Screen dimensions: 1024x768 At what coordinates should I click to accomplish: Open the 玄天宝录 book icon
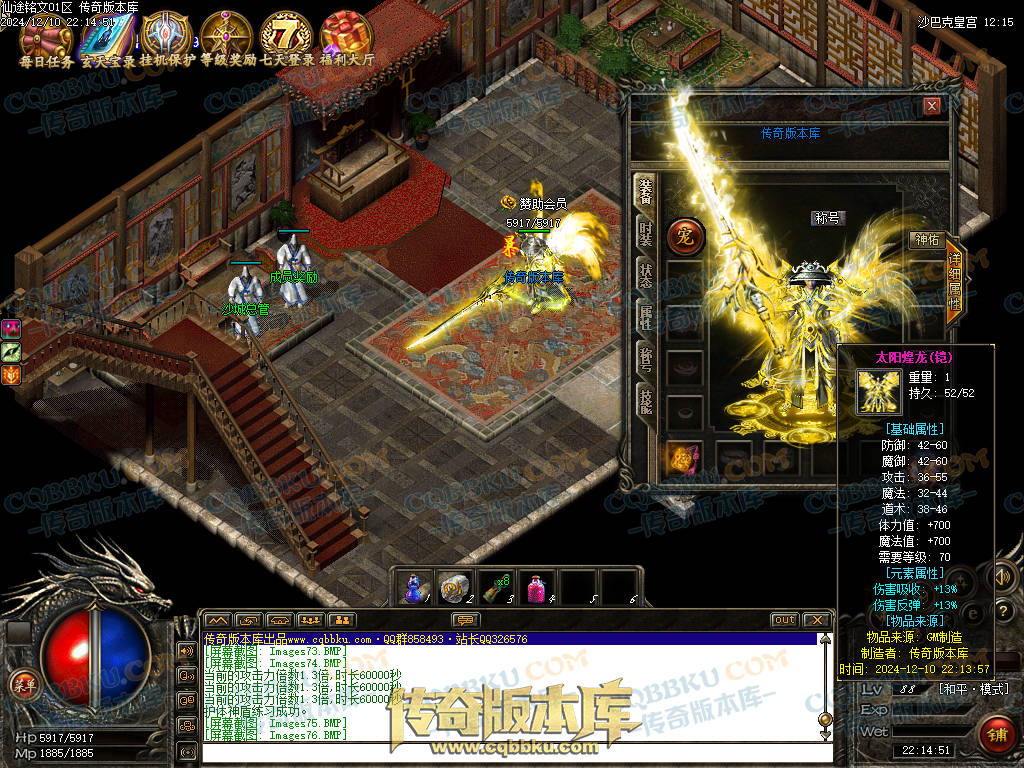coord(105,34)
